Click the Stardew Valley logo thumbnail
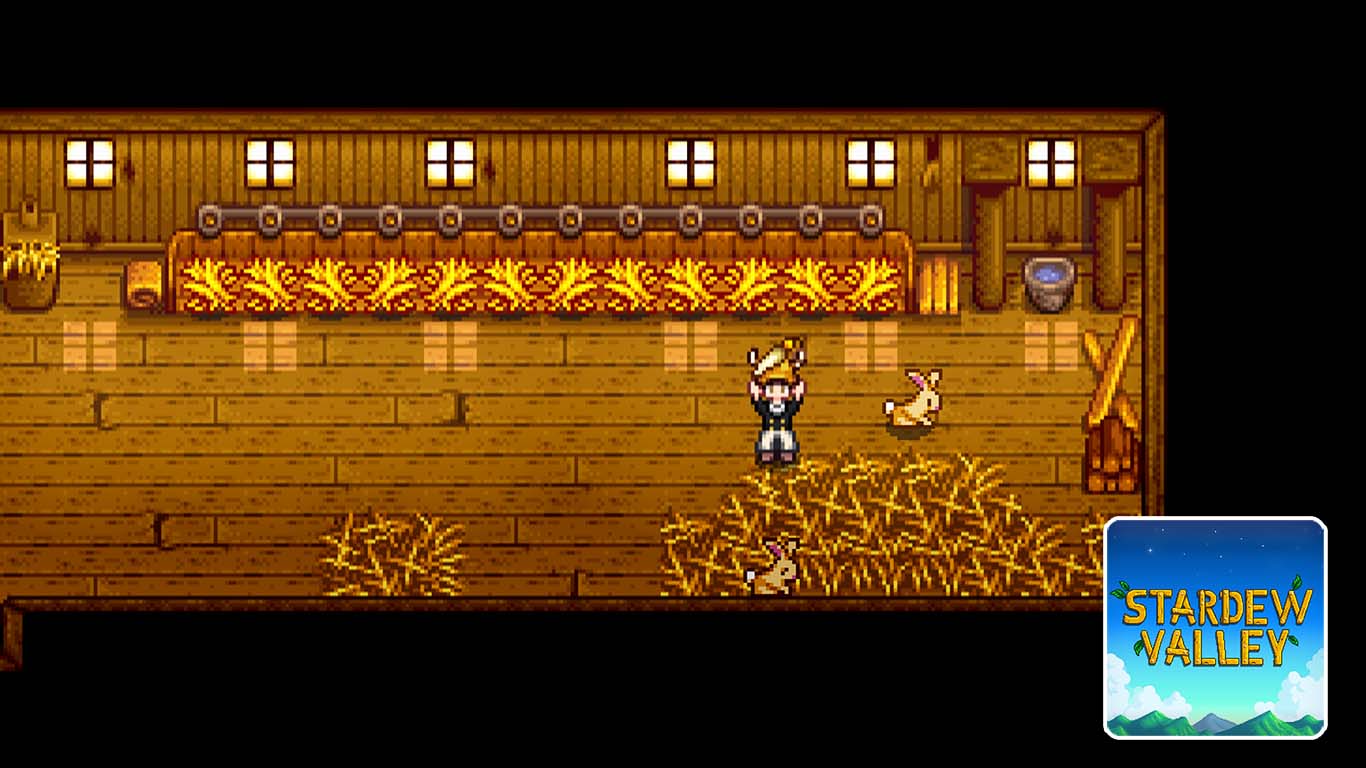The image size is (1366, 768). click(x=1215, y=627)
